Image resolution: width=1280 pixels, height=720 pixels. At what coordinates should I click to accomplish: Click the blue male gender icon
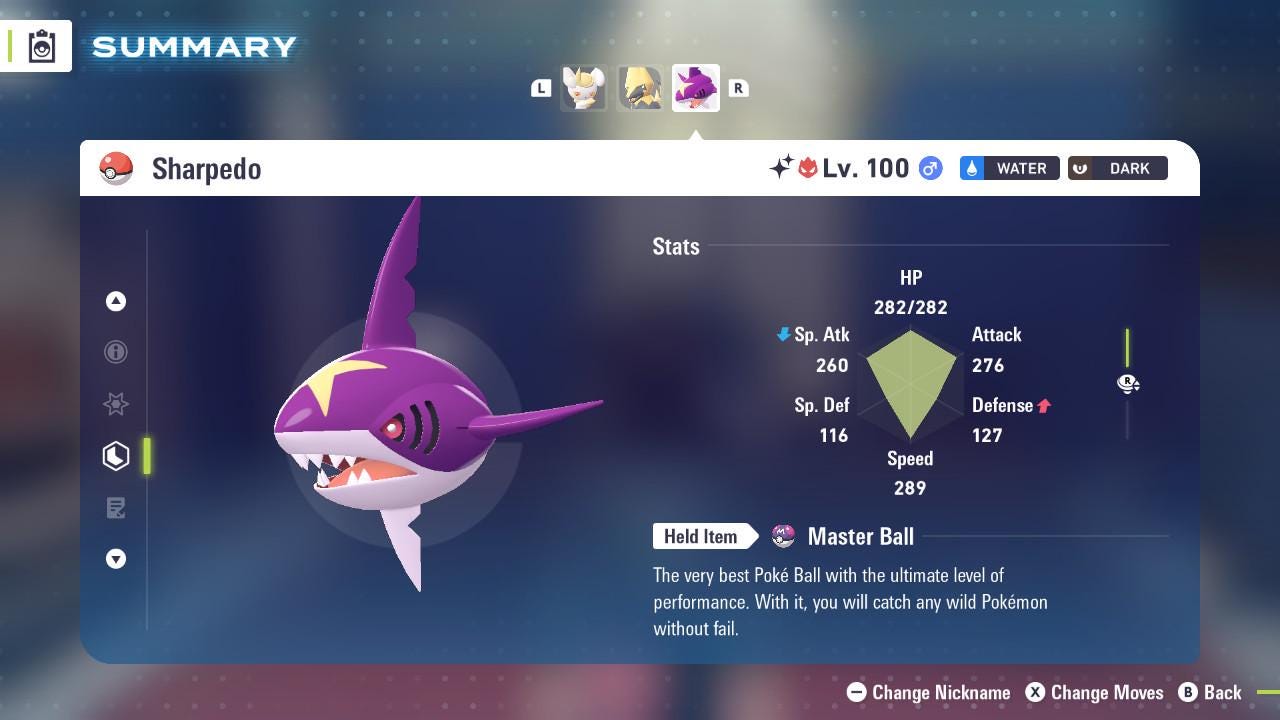[x=928, y=169]
